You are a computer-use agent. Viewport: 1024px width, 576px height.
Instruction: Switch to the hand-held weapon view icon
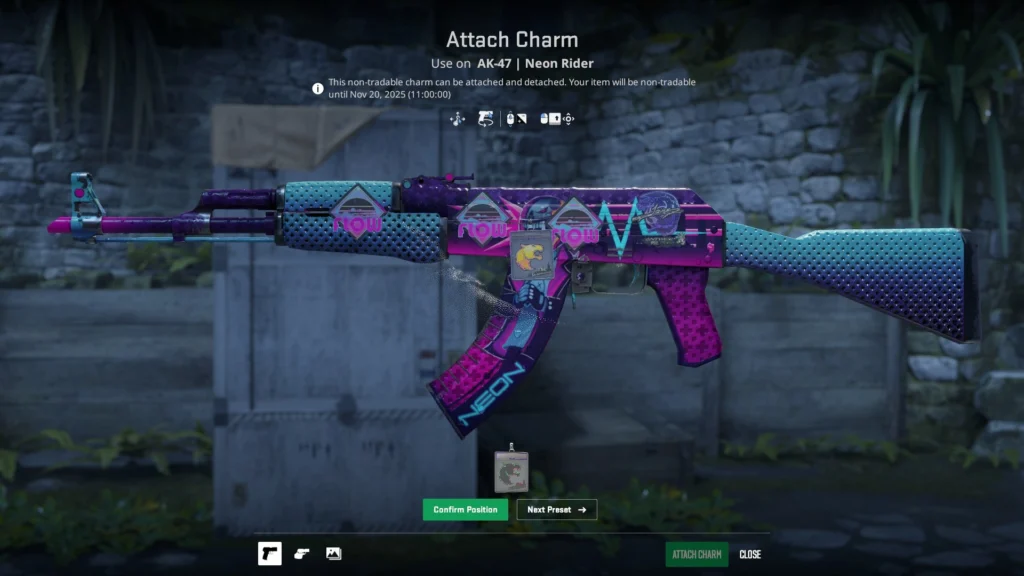tap(302, 554)
